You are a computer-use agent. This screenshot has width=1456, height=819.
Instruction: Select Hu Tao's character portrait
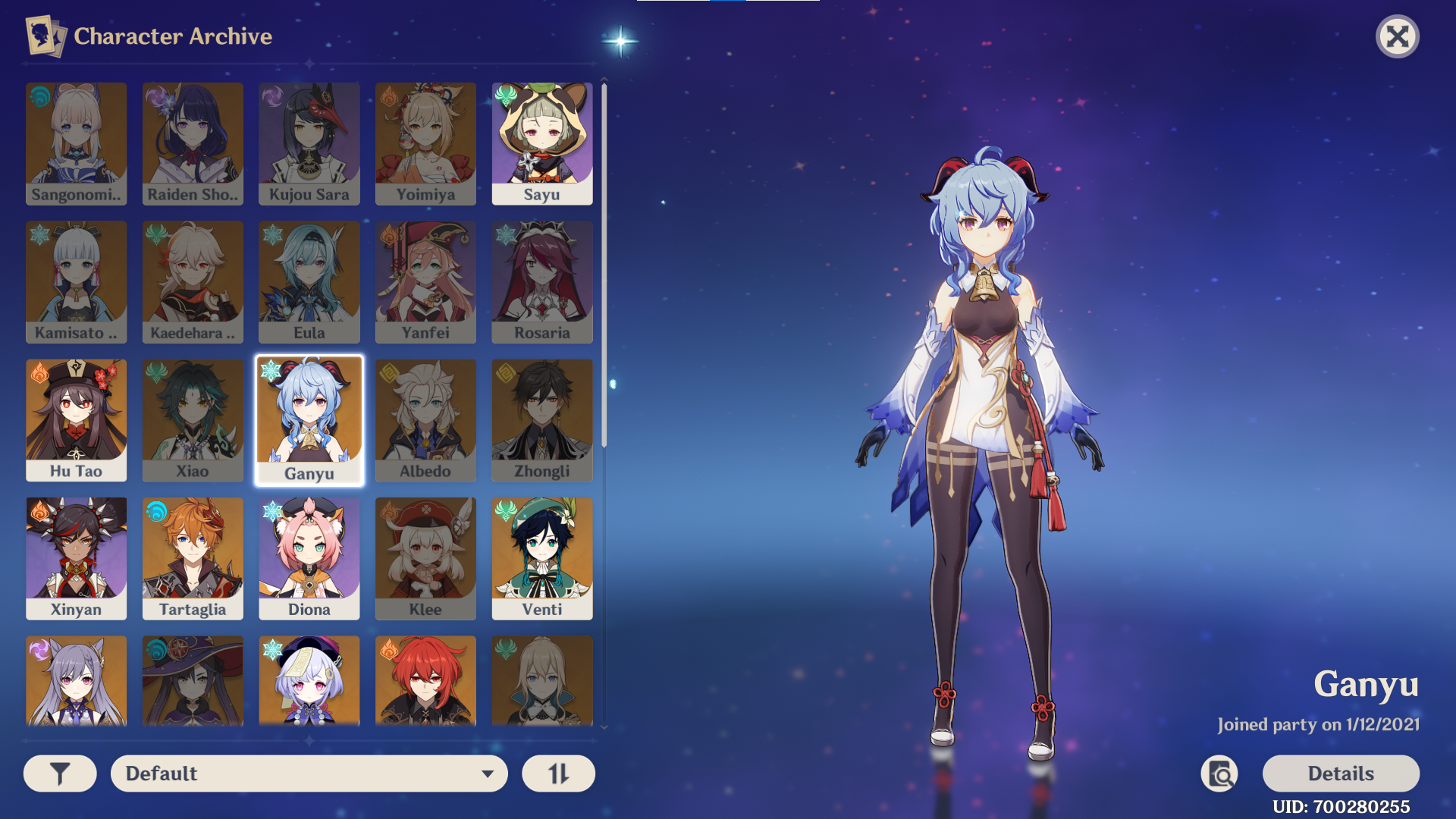76,419
